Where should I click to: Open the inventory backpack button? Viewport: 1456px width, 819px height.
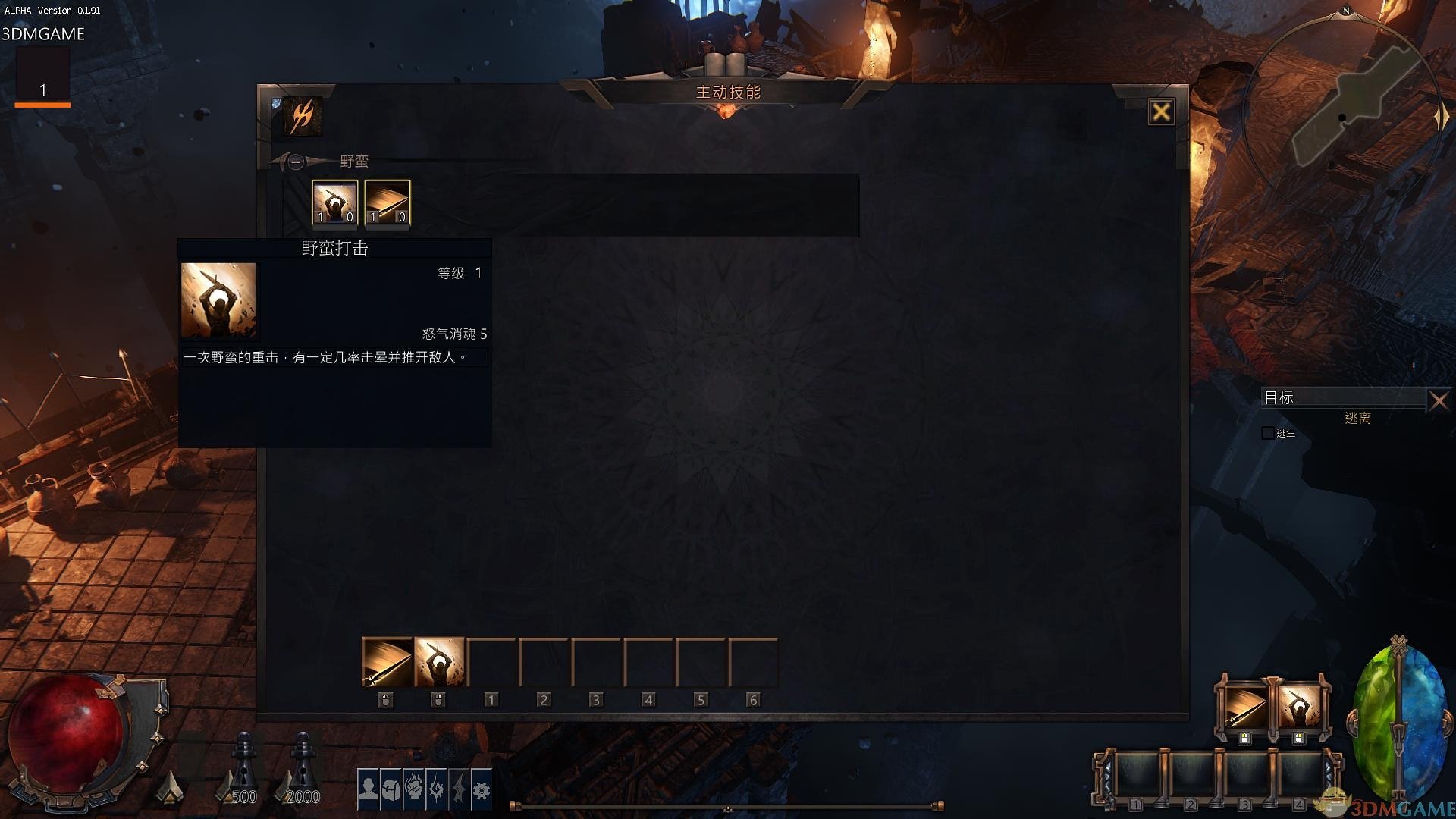coord(391,789)
